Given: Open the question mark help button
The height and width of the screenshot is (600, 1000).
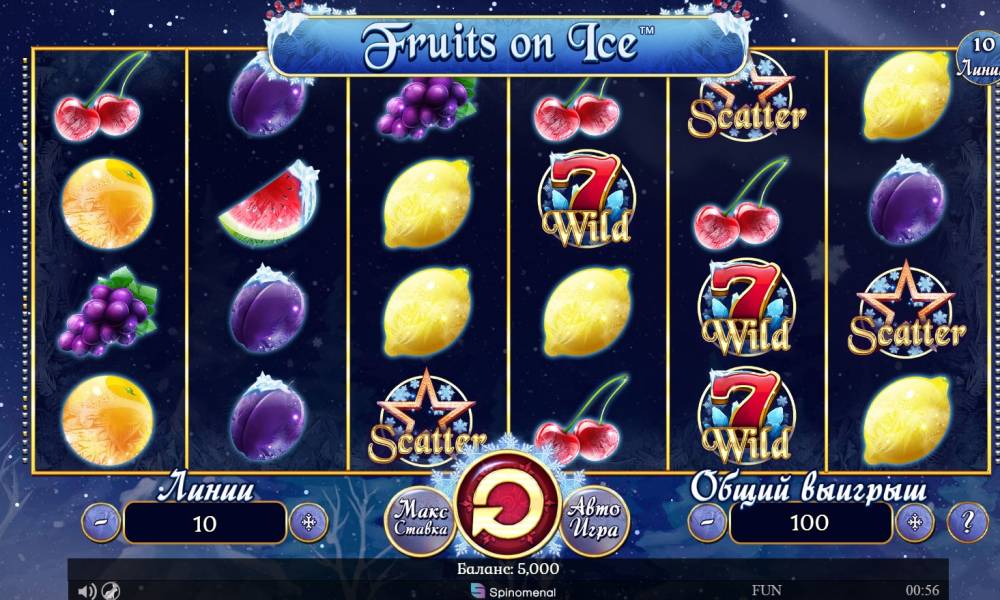Looking at the screenshot, I should coord(967,522).
